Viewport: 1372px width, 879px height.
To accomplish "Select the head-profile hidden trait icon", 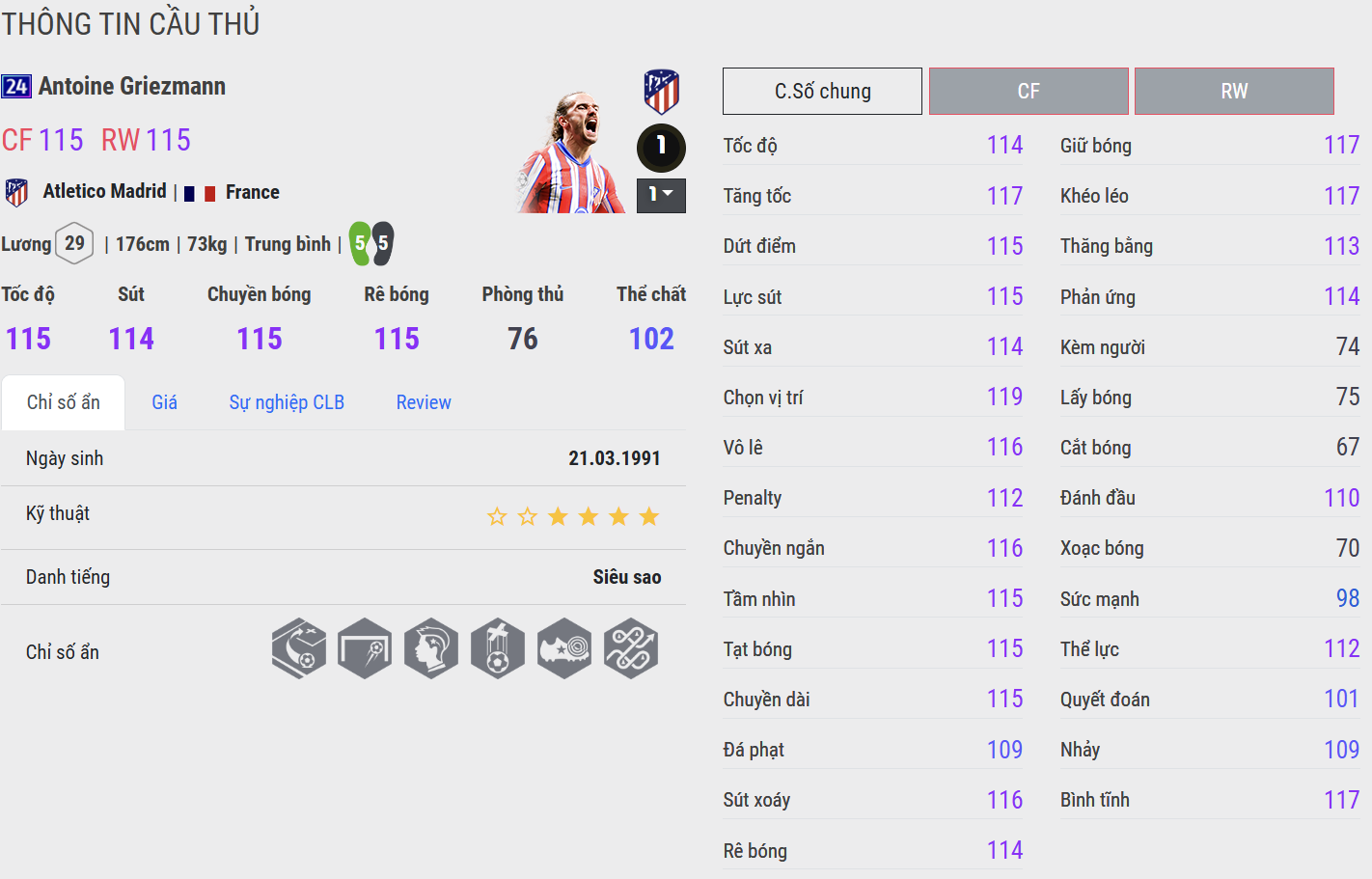I will (431, 648).
